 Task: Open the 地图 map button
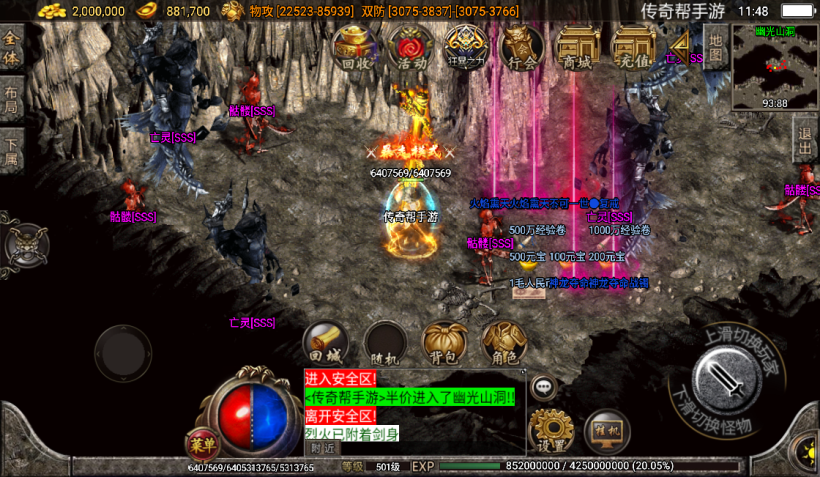(714, 46)
